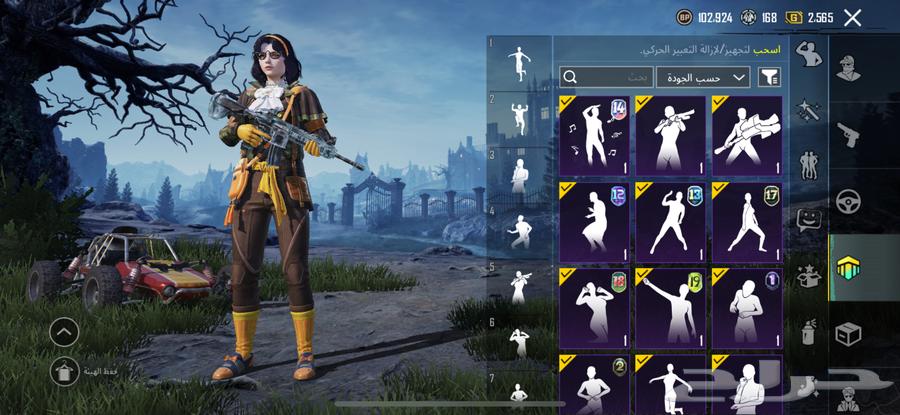
Task: Collapse the panel with the up-arrow button
Action: pyautogui.click(x=63, y=331)
